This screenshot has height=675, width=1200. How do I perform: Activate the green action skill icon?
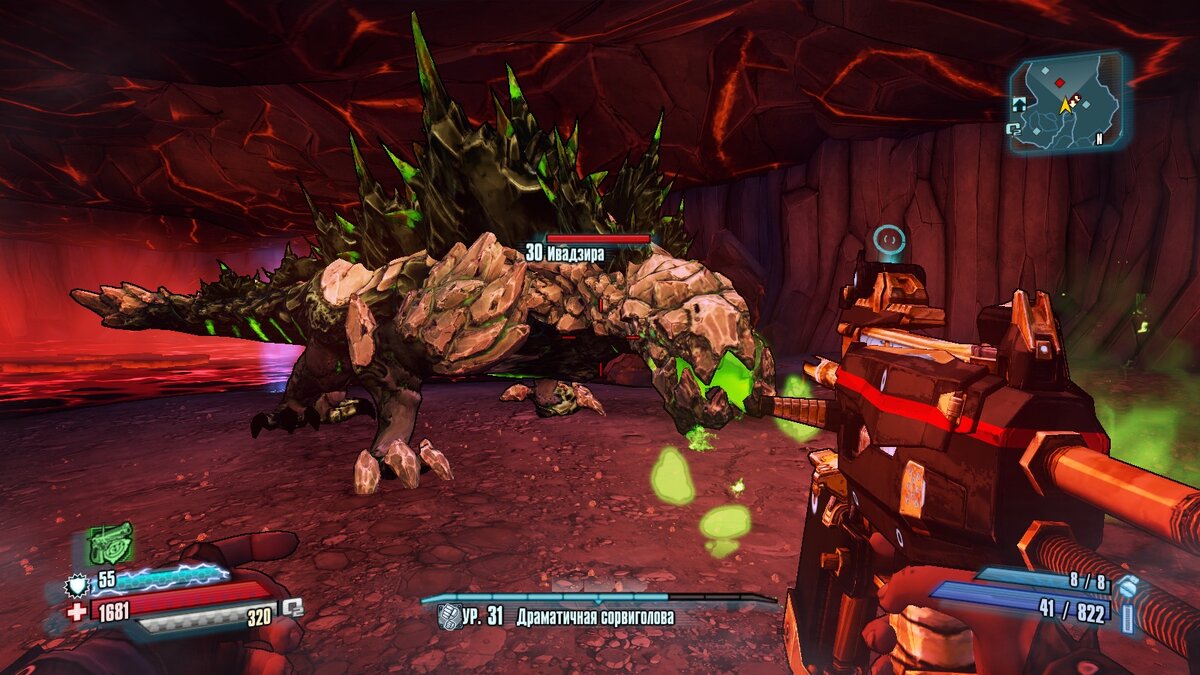110,543
